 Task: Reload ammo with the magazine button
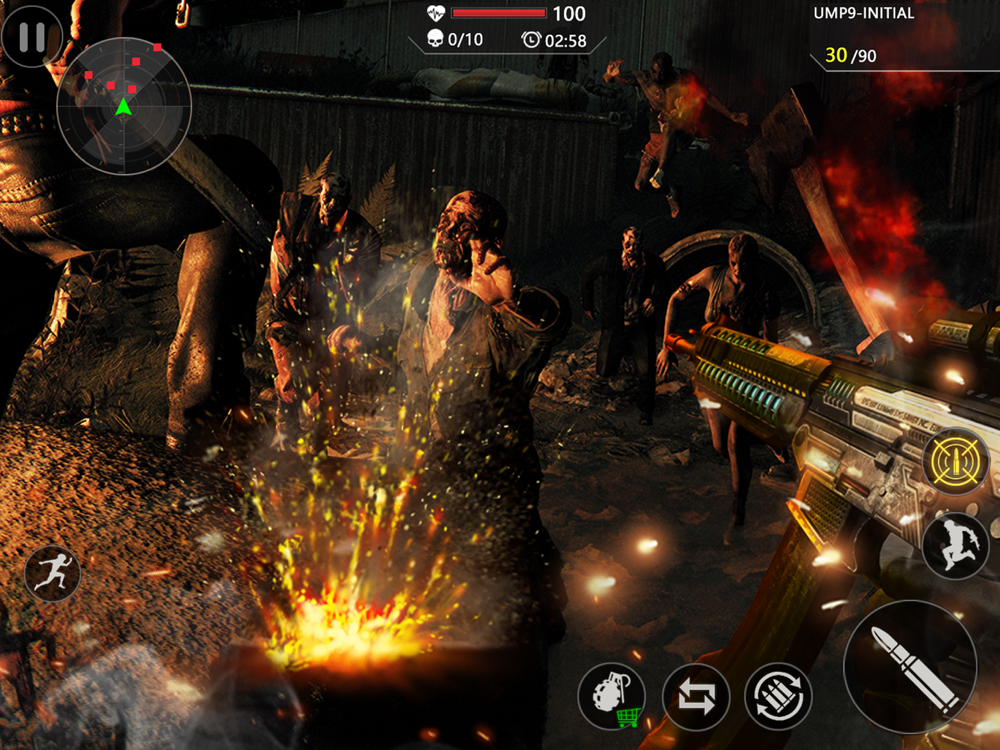778,697
